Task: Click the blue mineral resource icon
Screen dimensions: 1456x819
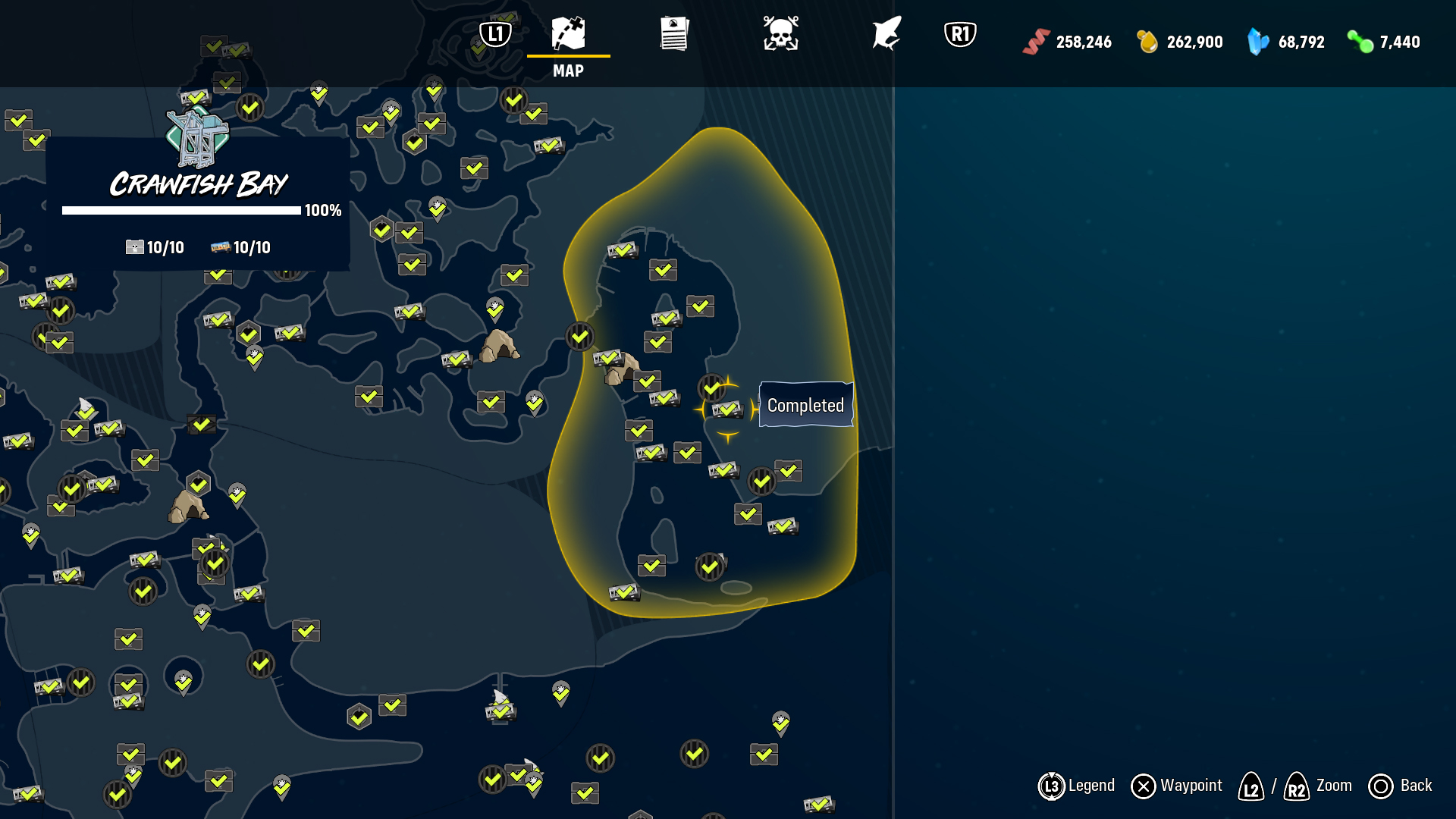Action: click(x=1257, y=42)
